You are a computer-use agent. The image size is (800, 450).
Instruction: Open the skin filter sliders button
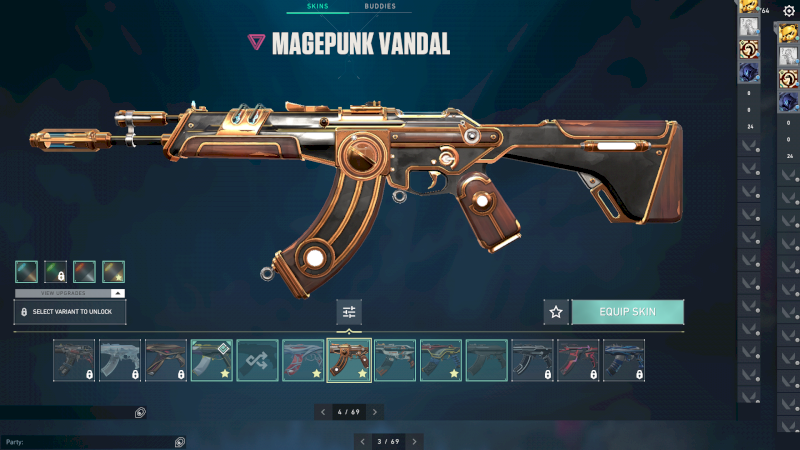pos(349,312)
